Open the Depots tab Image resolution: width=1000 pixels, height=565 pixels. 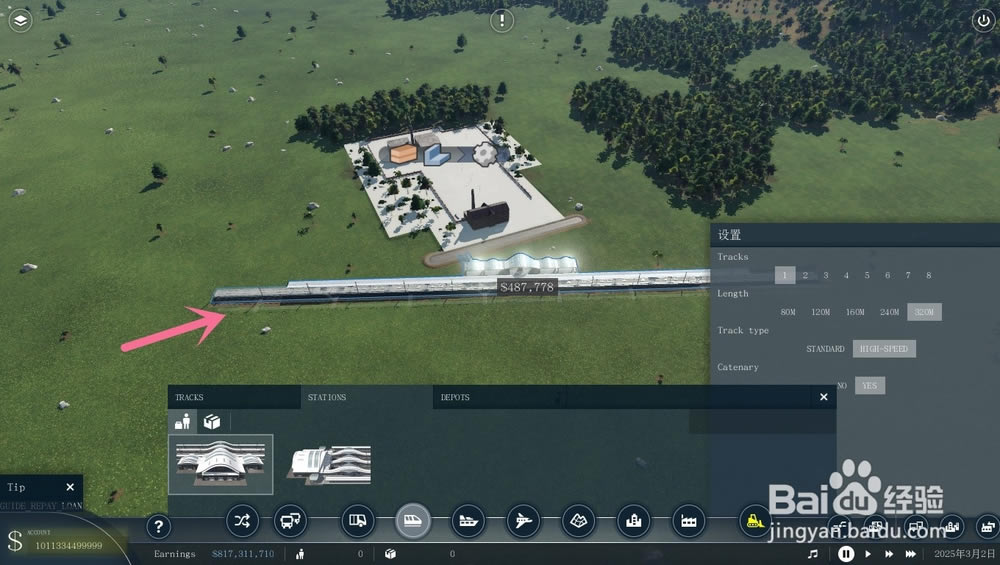(x=456, y=397)
